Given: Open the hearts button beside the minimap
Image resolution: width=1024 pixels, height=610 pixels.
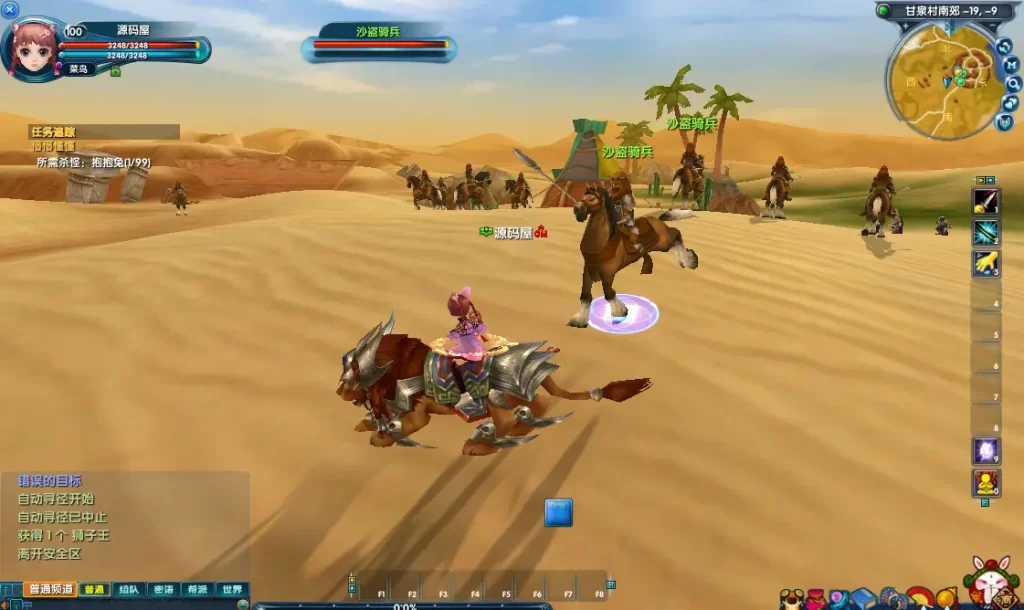Looking at the screenshot, I should [x=1011, y=103].
